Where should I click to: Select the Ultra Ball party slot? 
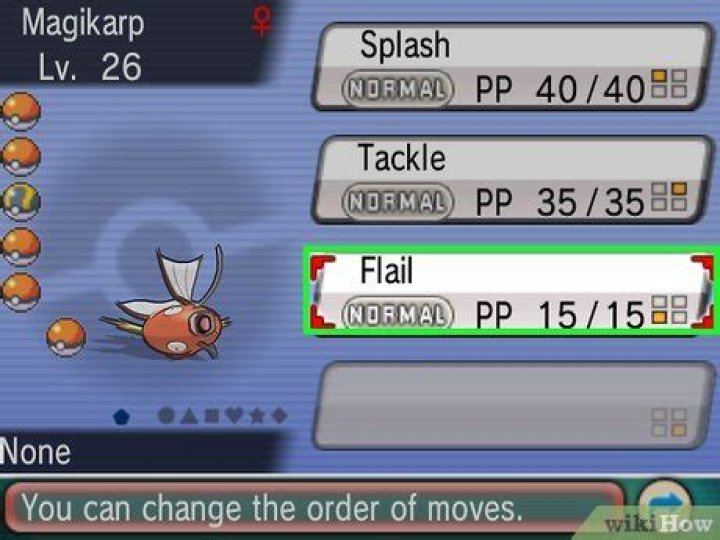click(x=20, y=200)
